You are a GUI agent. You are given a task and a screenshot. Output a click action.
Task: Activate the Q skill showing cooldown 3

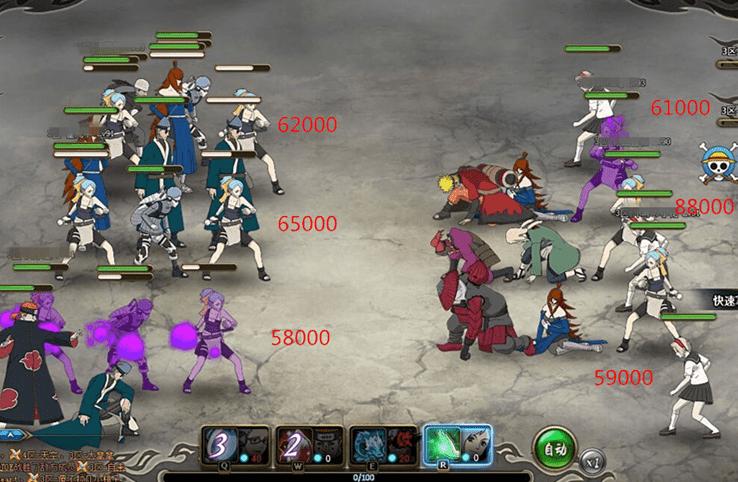pyautogui.click(x=222, y=445)
